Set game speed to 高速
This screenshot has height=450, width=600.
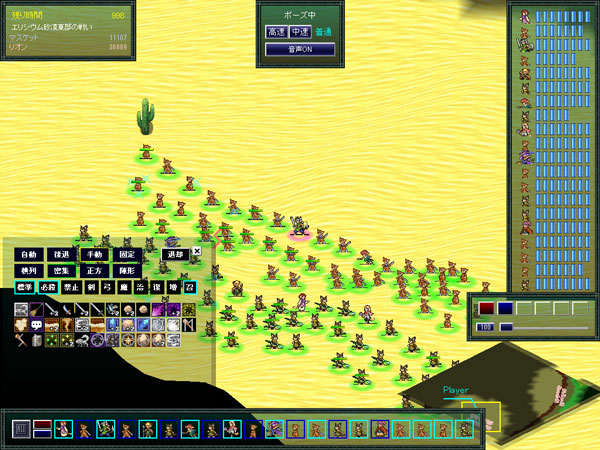click(x=276, y=32)
